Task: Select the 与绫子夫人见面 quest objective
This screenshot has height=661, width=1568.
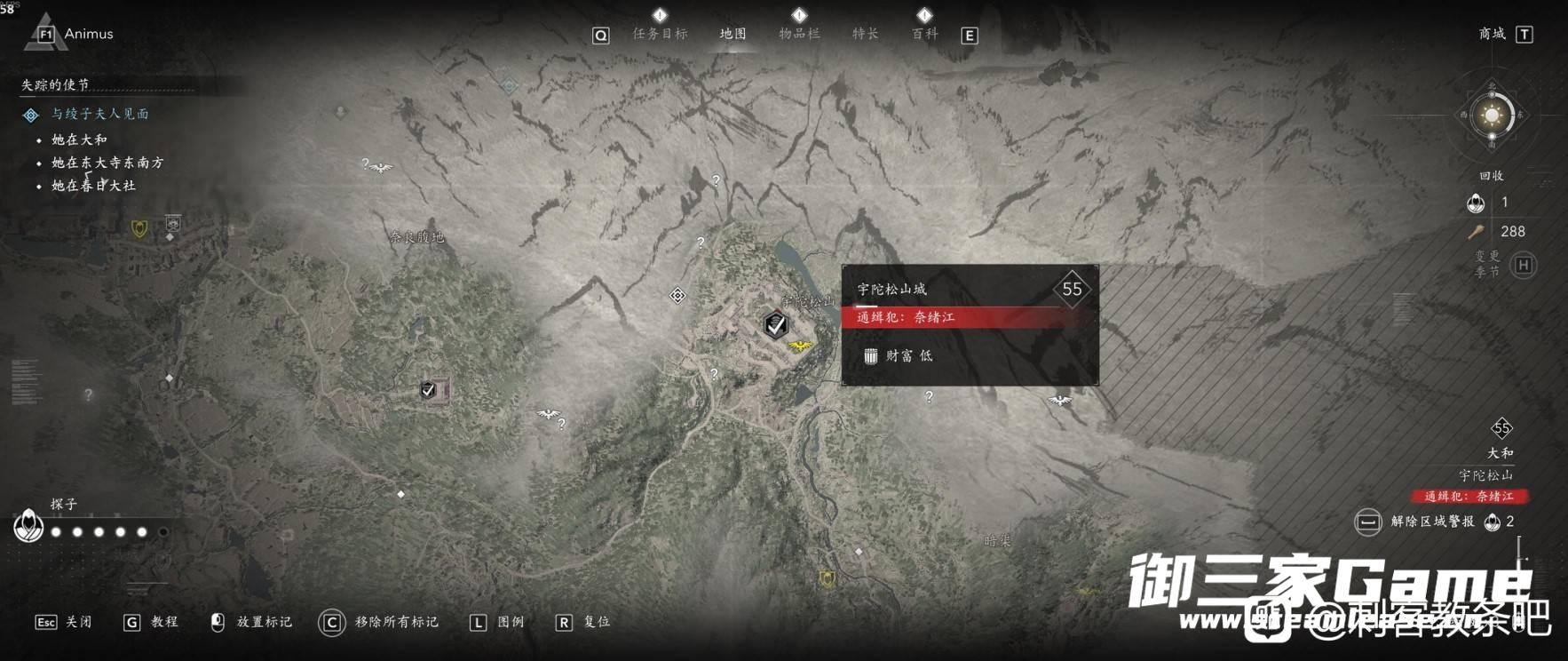Action: (x=99, y=114)
